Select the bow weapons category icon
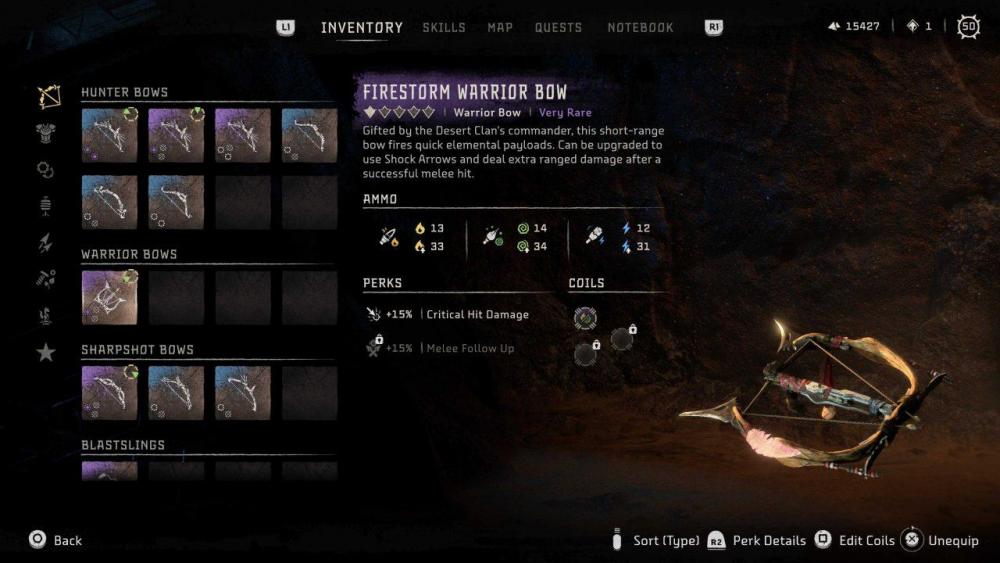This screenshot has height=563, width=1000. click(47, 96)
